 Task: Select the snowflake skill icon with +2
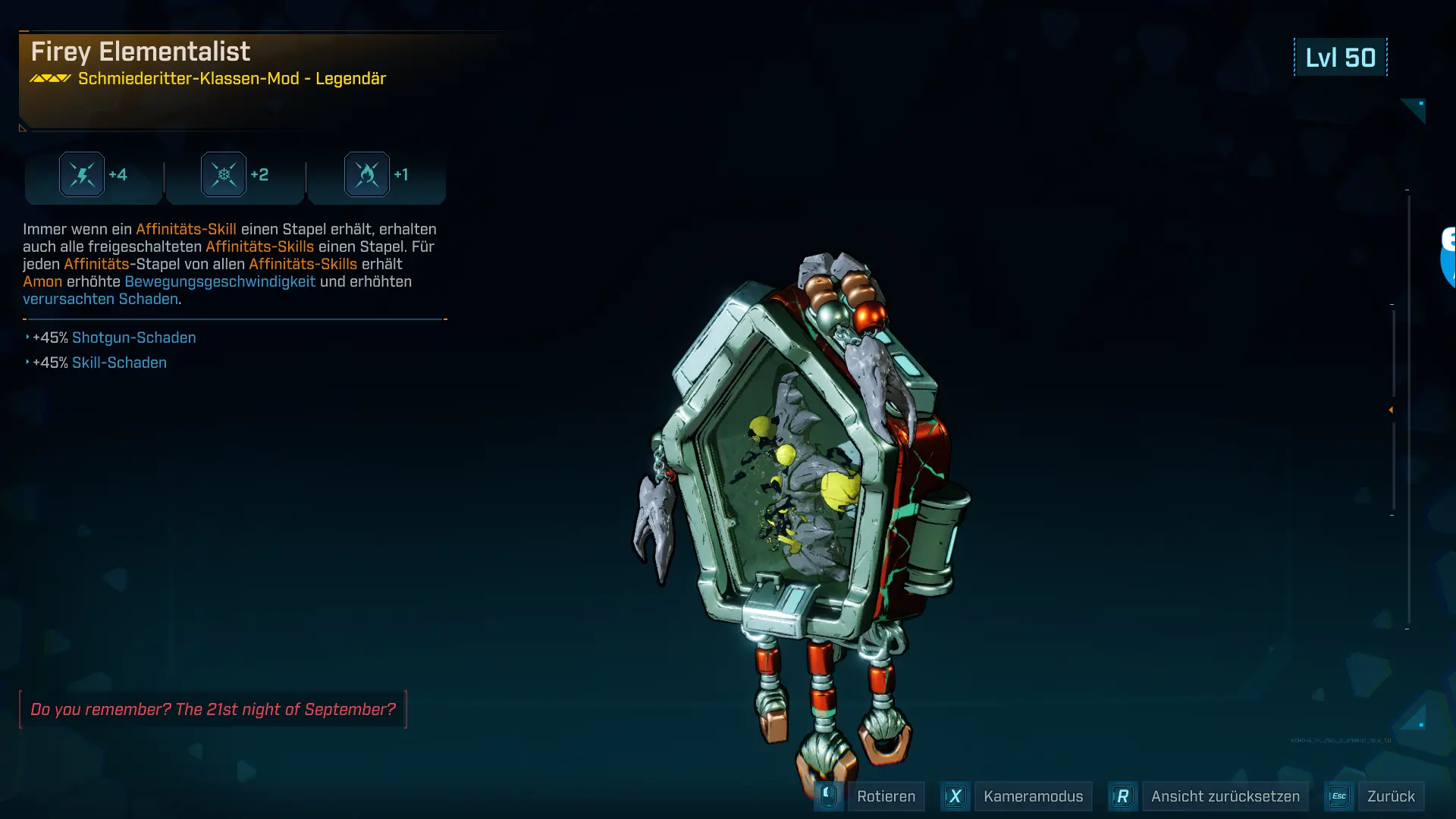click(x=224, y=175)
